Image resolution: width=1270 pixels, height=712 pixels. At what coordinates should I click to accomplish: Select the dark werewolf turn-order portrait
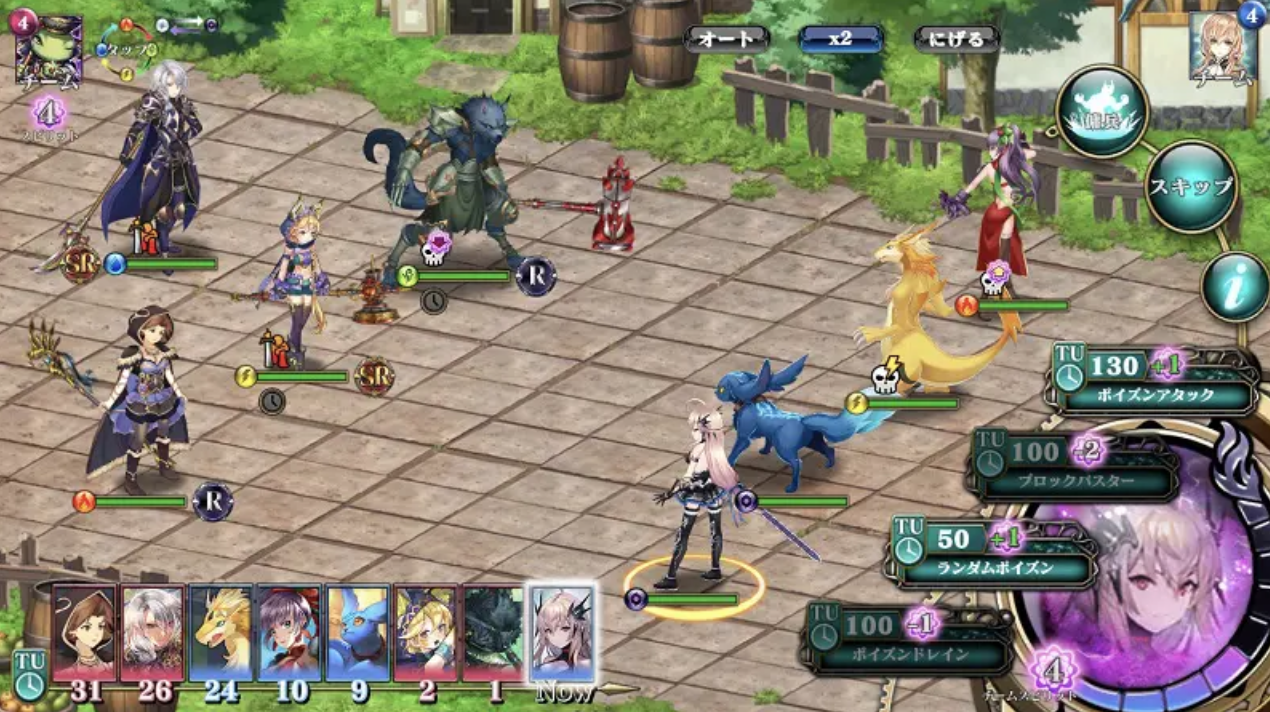coord(493,633)
